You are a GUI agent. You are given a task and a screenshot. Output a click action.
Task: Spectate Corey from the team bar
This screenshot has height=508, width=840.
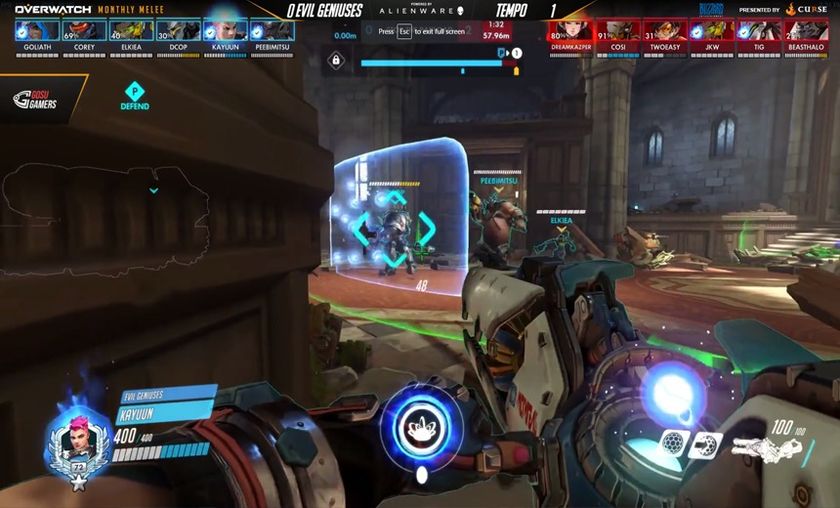click(84, 31)
